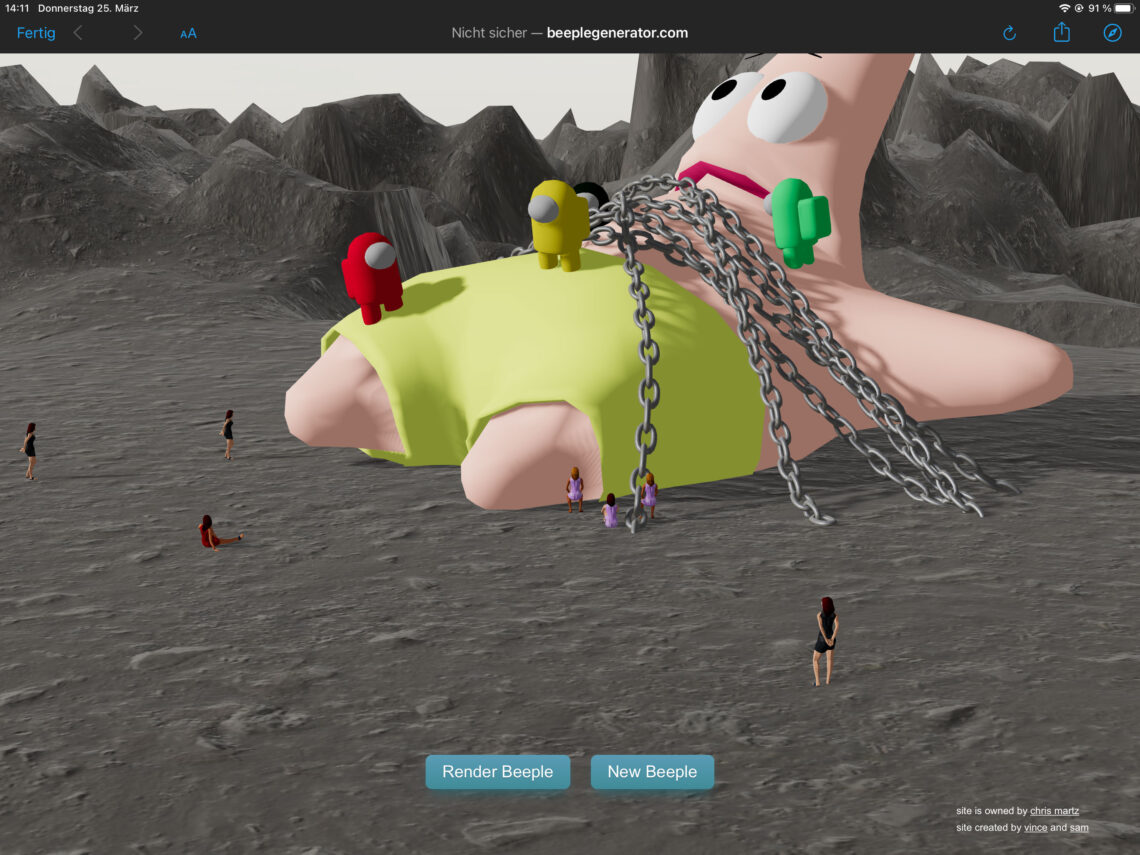The image size is (1140, 855).
Task: Tap Fertig to close the browser view
Action: [x=36, y=33]
